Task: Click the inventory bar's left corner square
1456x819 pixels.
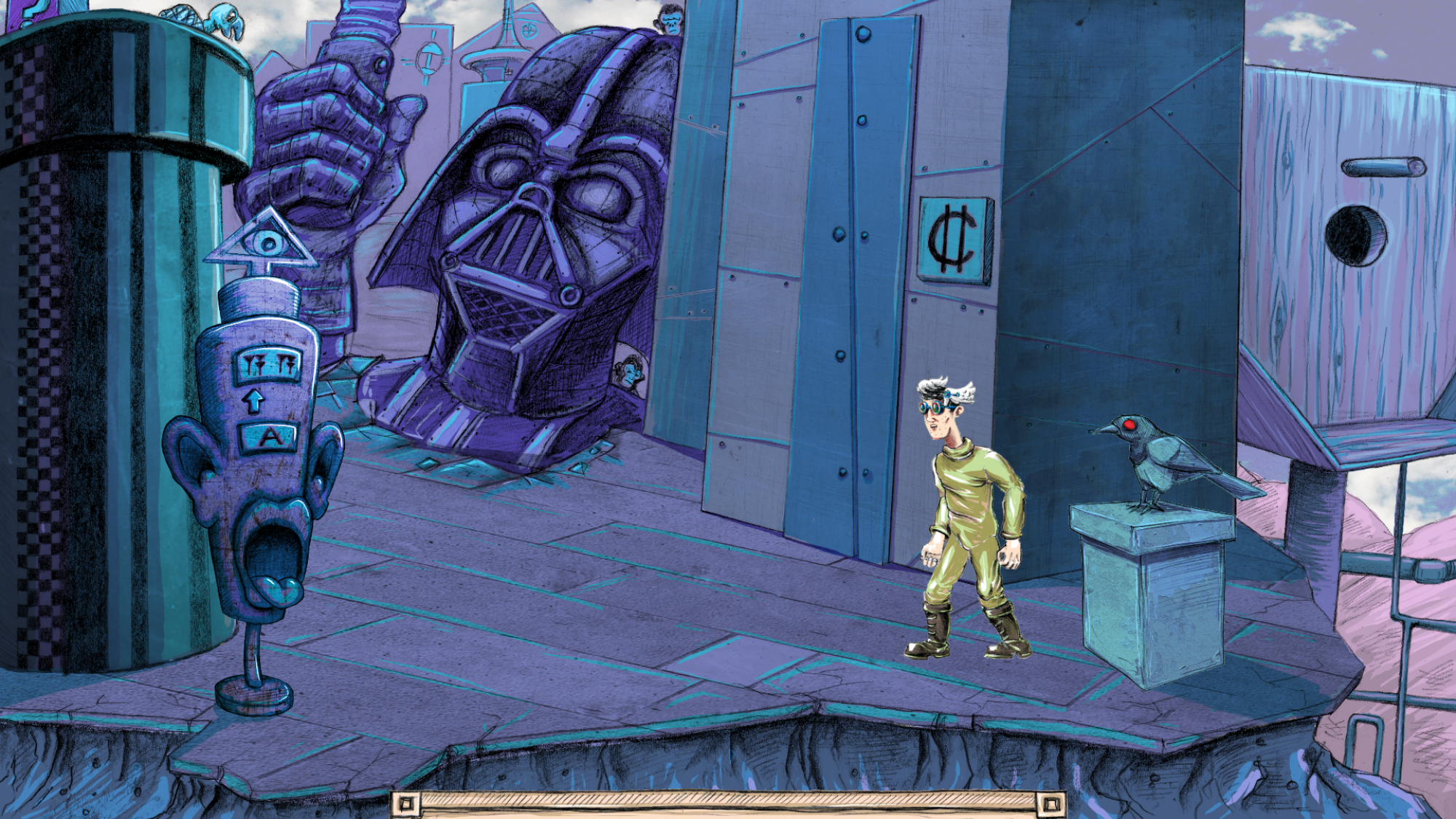Action: pyautogui.click(x=406, y=804)
